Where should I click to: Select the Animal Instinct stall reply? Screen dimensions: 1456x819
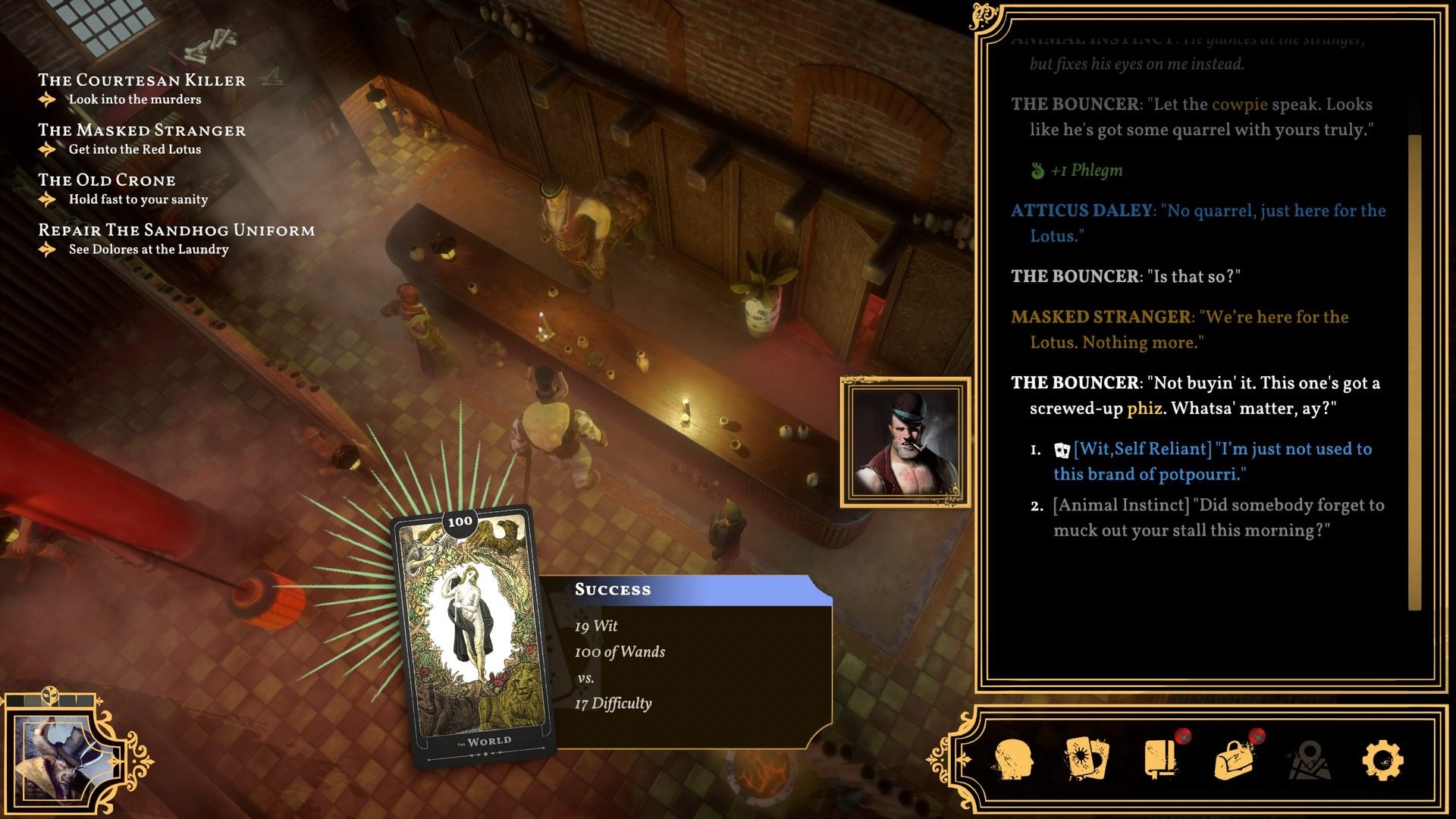pyautogui.click(x=1218, y=517)
